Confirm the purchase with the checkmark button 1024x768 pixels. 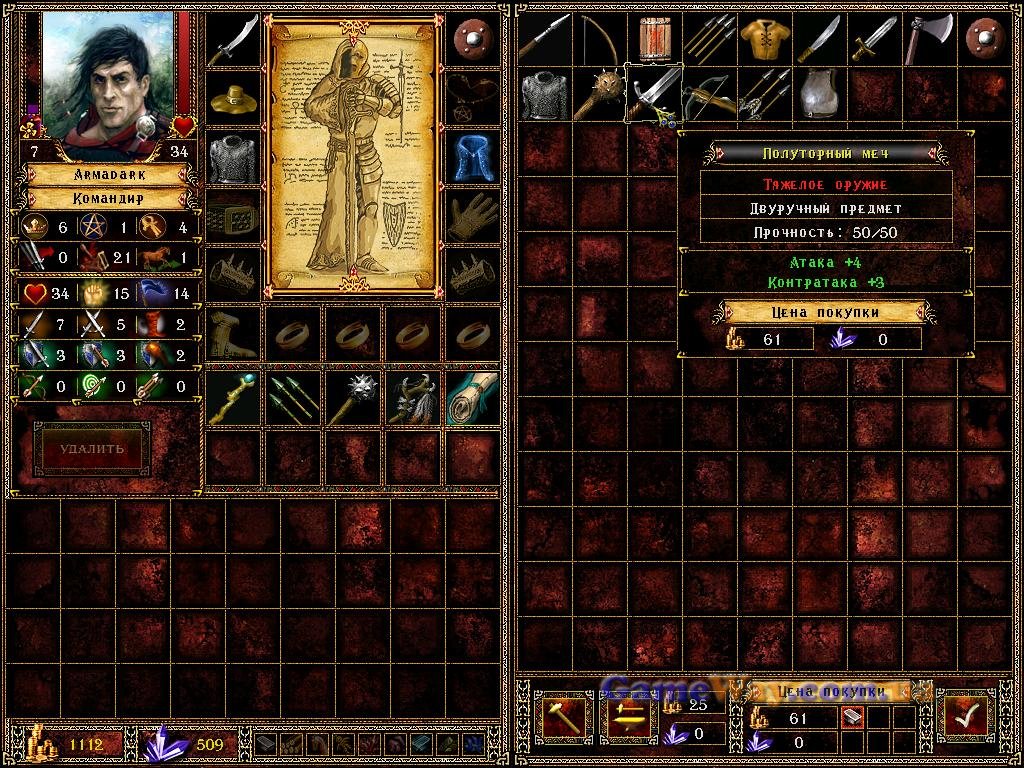(x=966, y=715)
